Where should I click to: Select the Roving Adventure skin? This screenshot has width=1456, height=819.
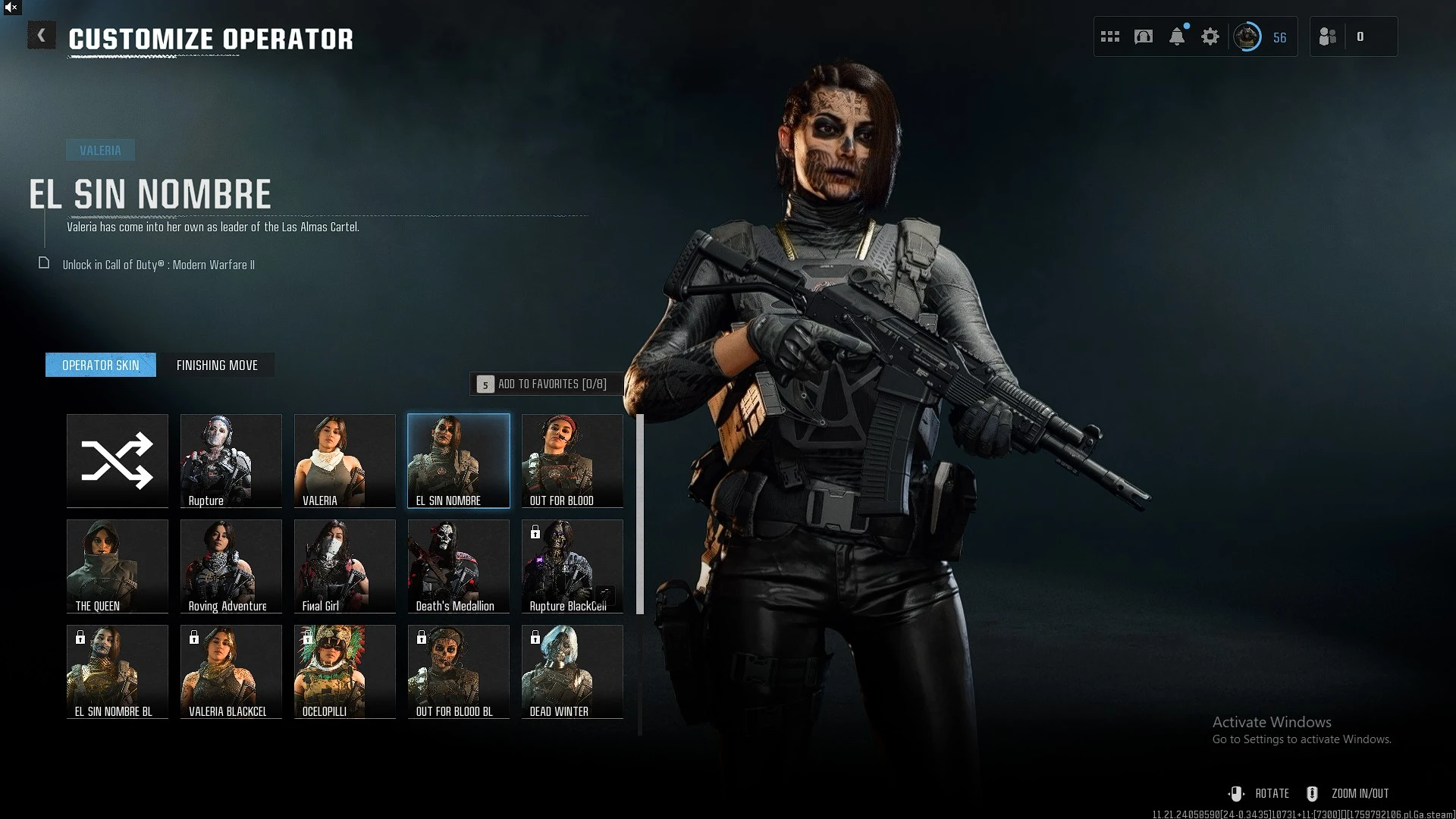coord(231,566)
